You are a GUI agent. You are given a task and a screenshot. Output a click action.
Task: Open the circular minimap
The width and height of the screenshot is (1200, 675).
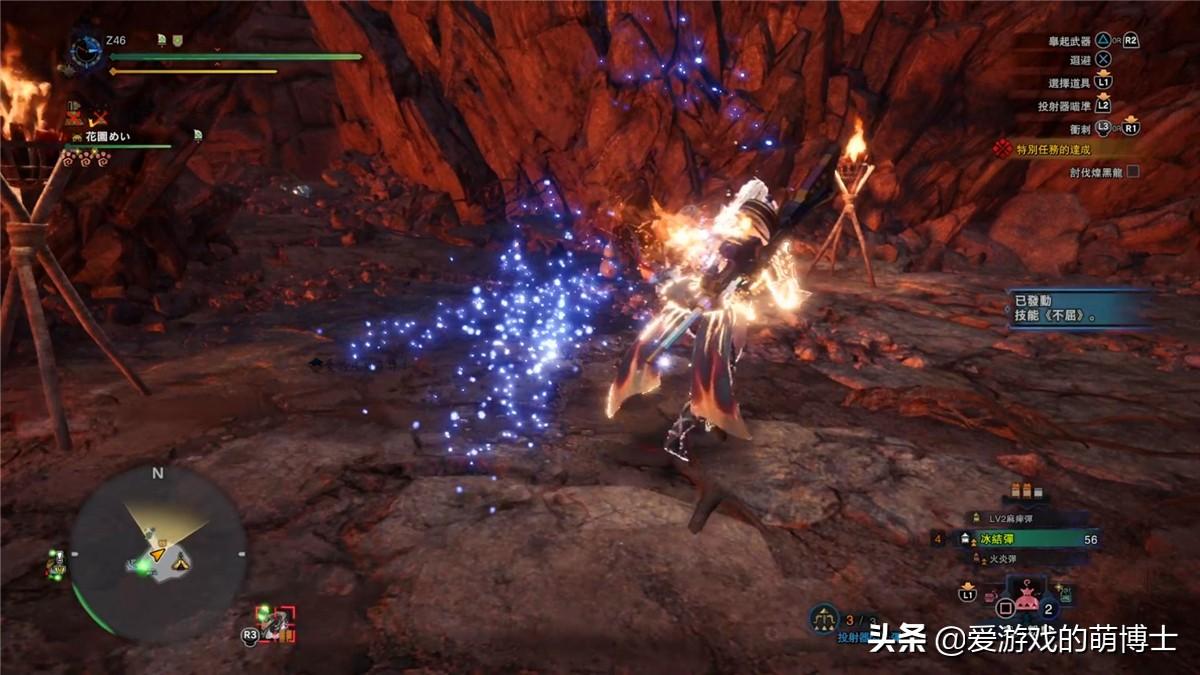point(157,553)
